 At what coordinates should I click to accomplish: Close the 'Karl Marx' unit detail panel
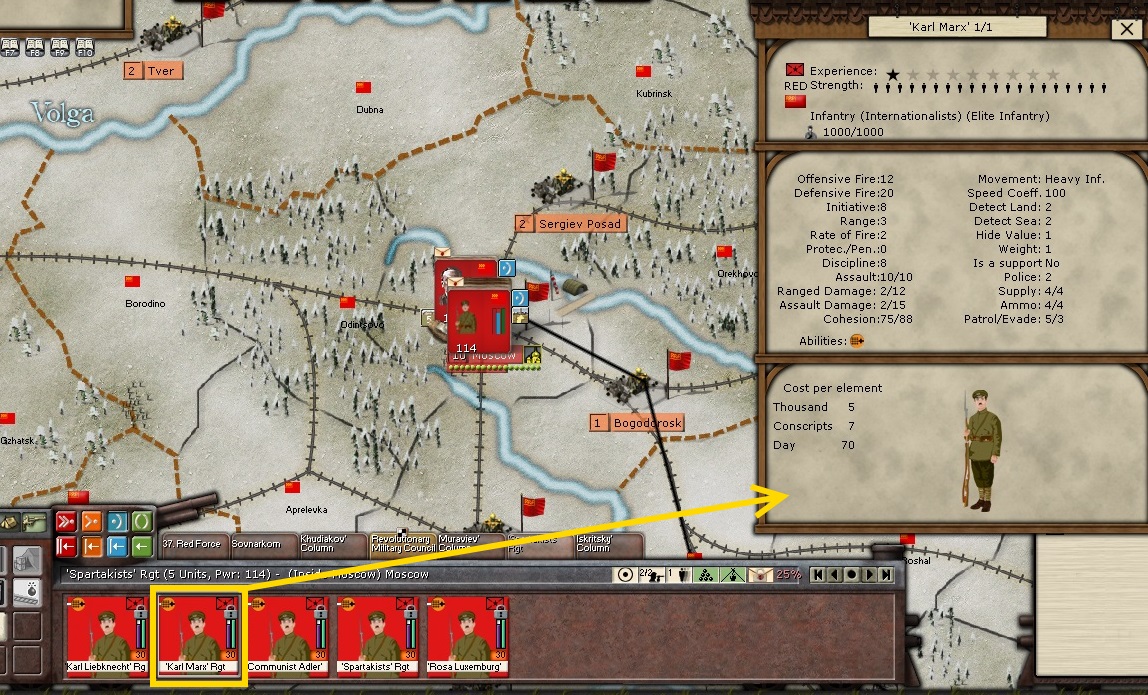coord(1123,29)
